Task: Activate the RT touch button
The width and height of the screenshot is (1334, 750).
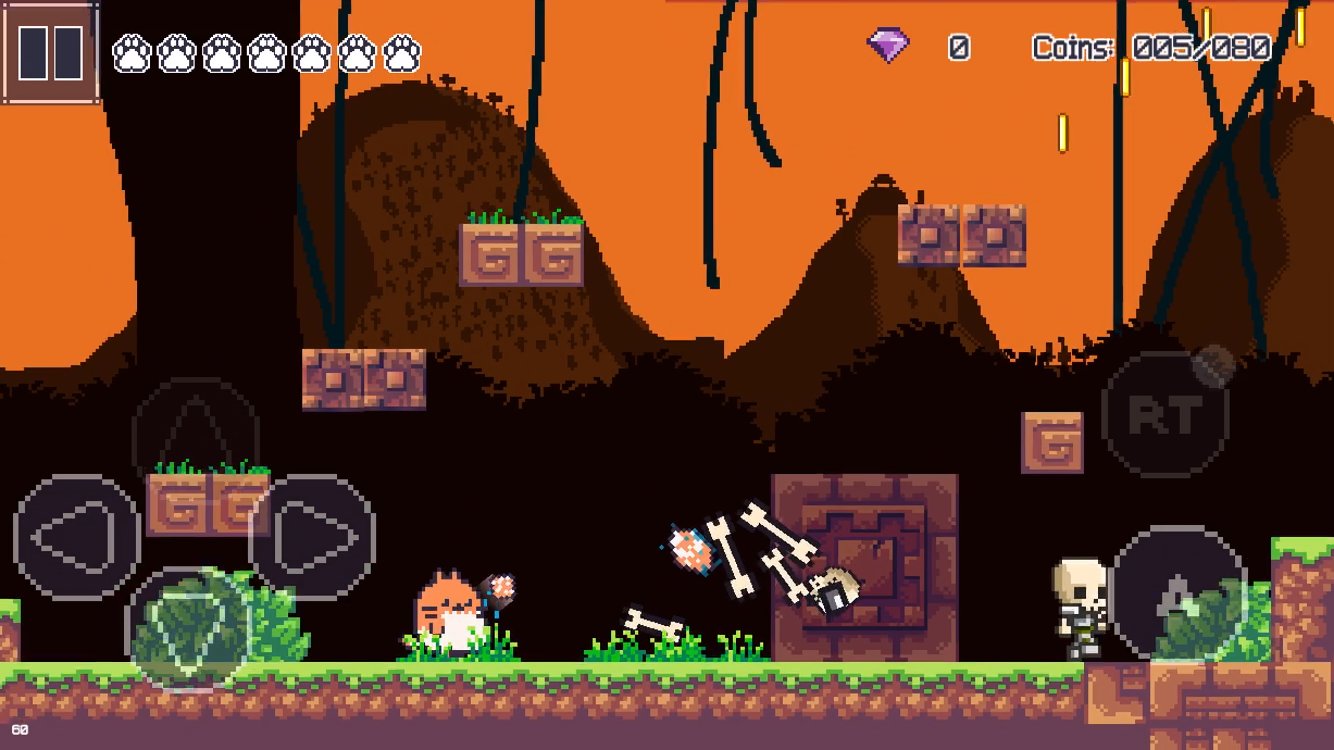Action: (1165, 413)
